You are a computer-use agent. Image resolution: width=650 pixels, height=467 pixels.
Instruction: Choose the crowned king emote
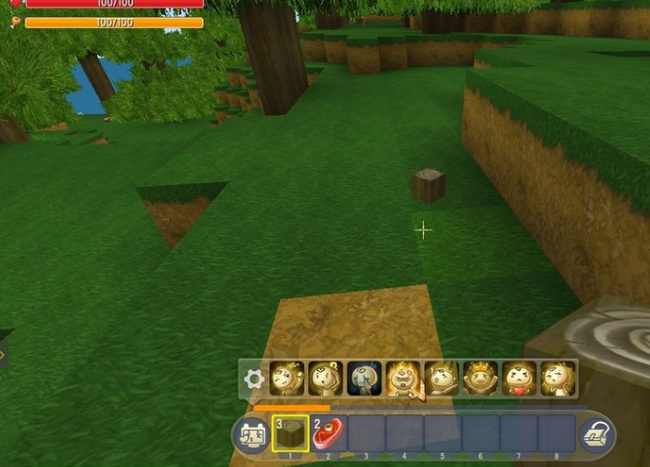coord(480,379)
